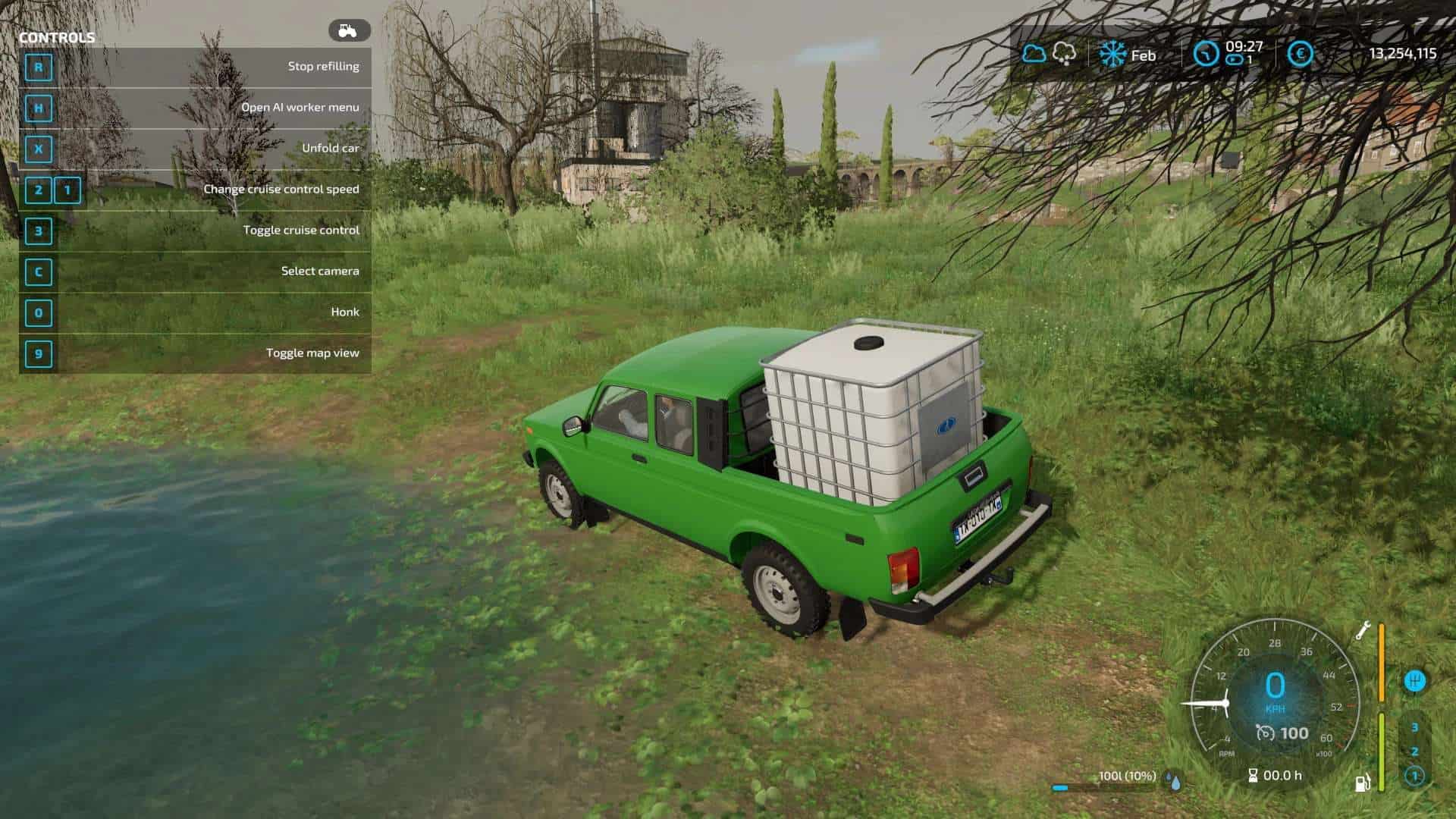Select the euro currency icon
This screenshot has height=819, width=1456.
coord(1300,54)
